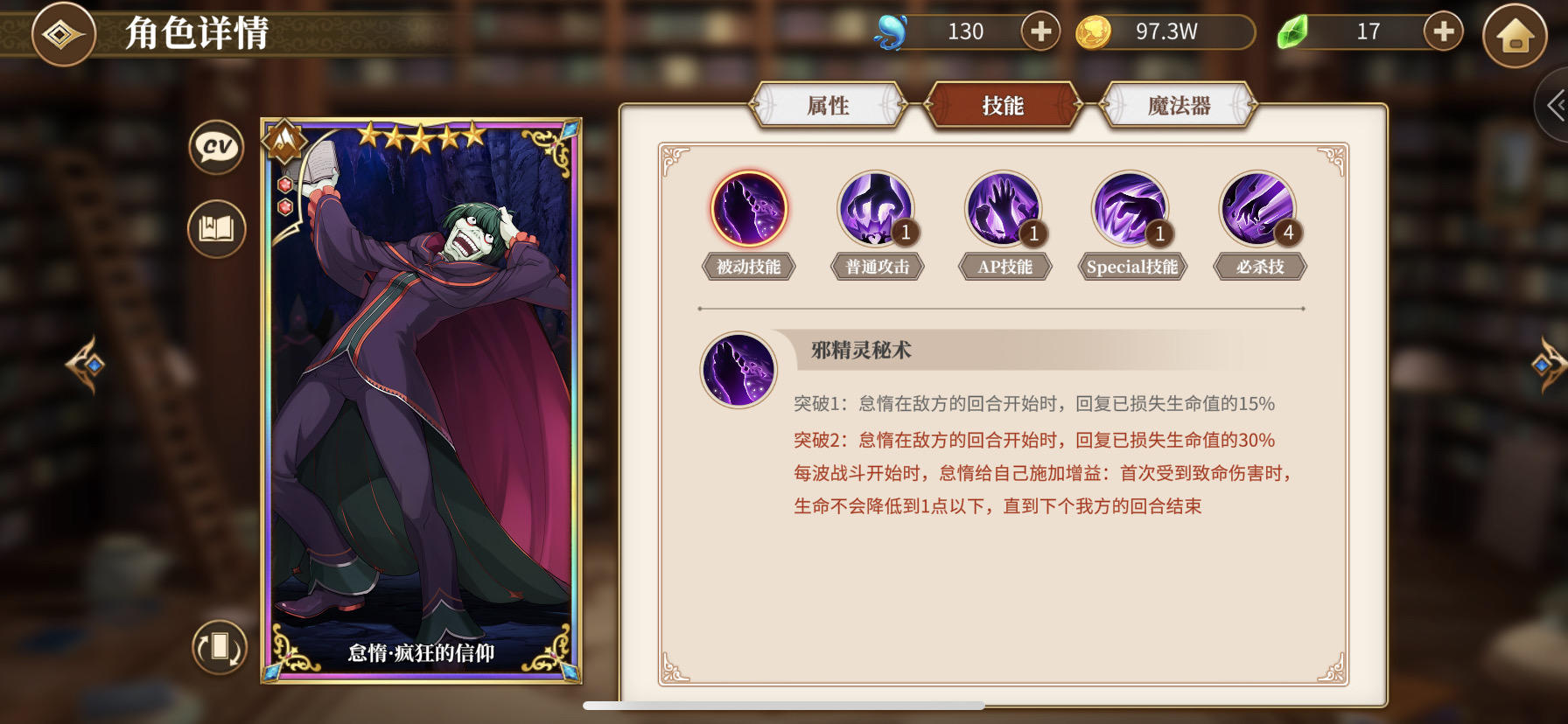Screen dimensions: 1568x724
Task: Select the 被动技能 passive skill icon
Action: (748, 208)
